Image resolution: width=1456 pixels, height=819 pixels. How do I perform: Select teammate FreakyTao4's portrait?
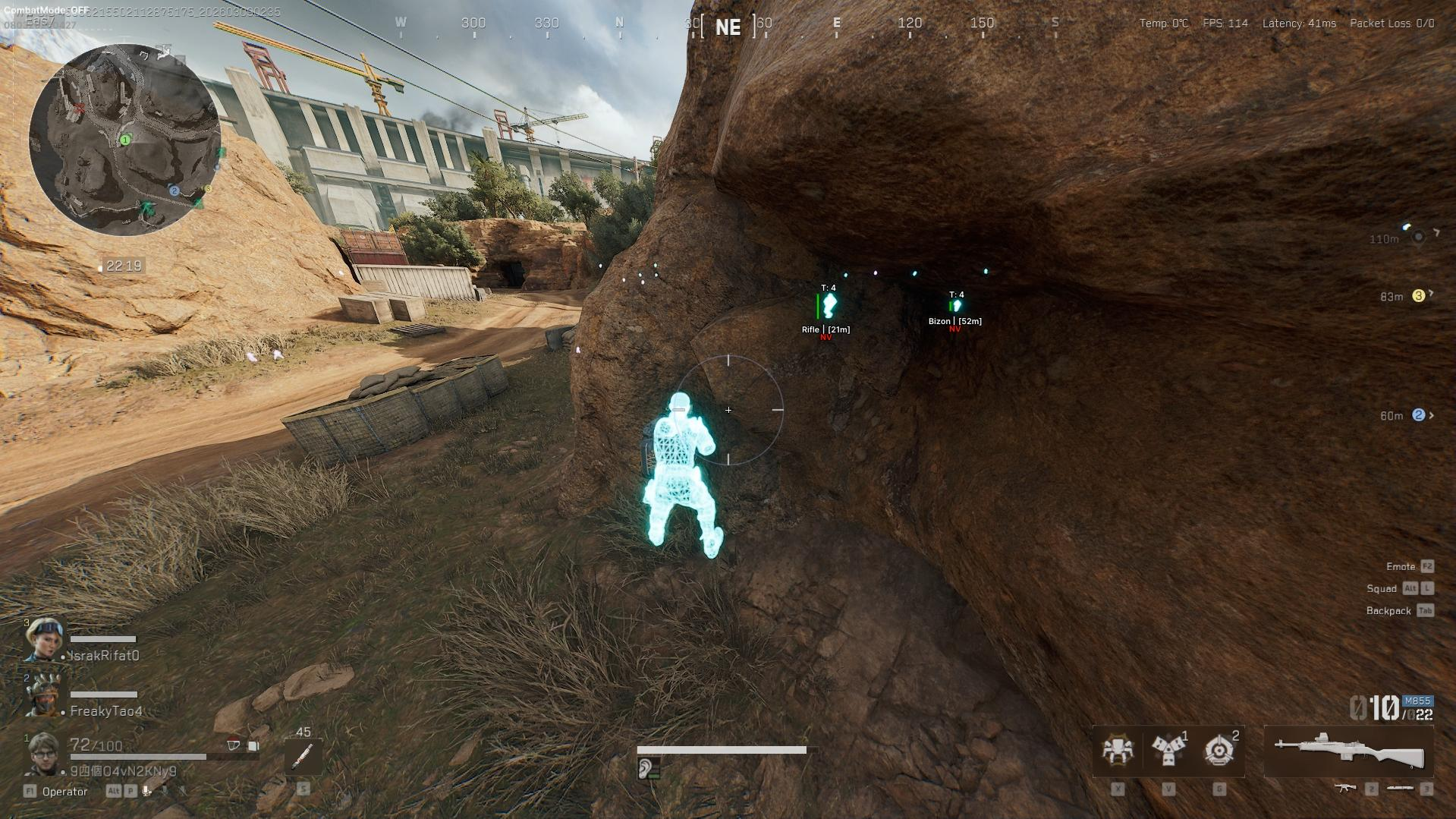click(x=42, y=695)
